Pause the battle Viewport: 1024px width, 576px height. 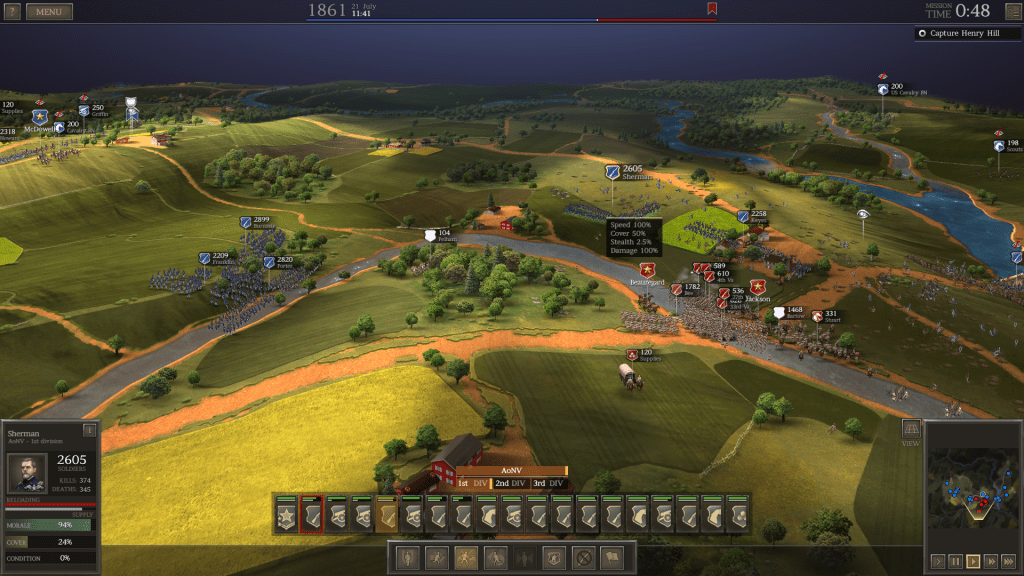click(x=955, y=561)
